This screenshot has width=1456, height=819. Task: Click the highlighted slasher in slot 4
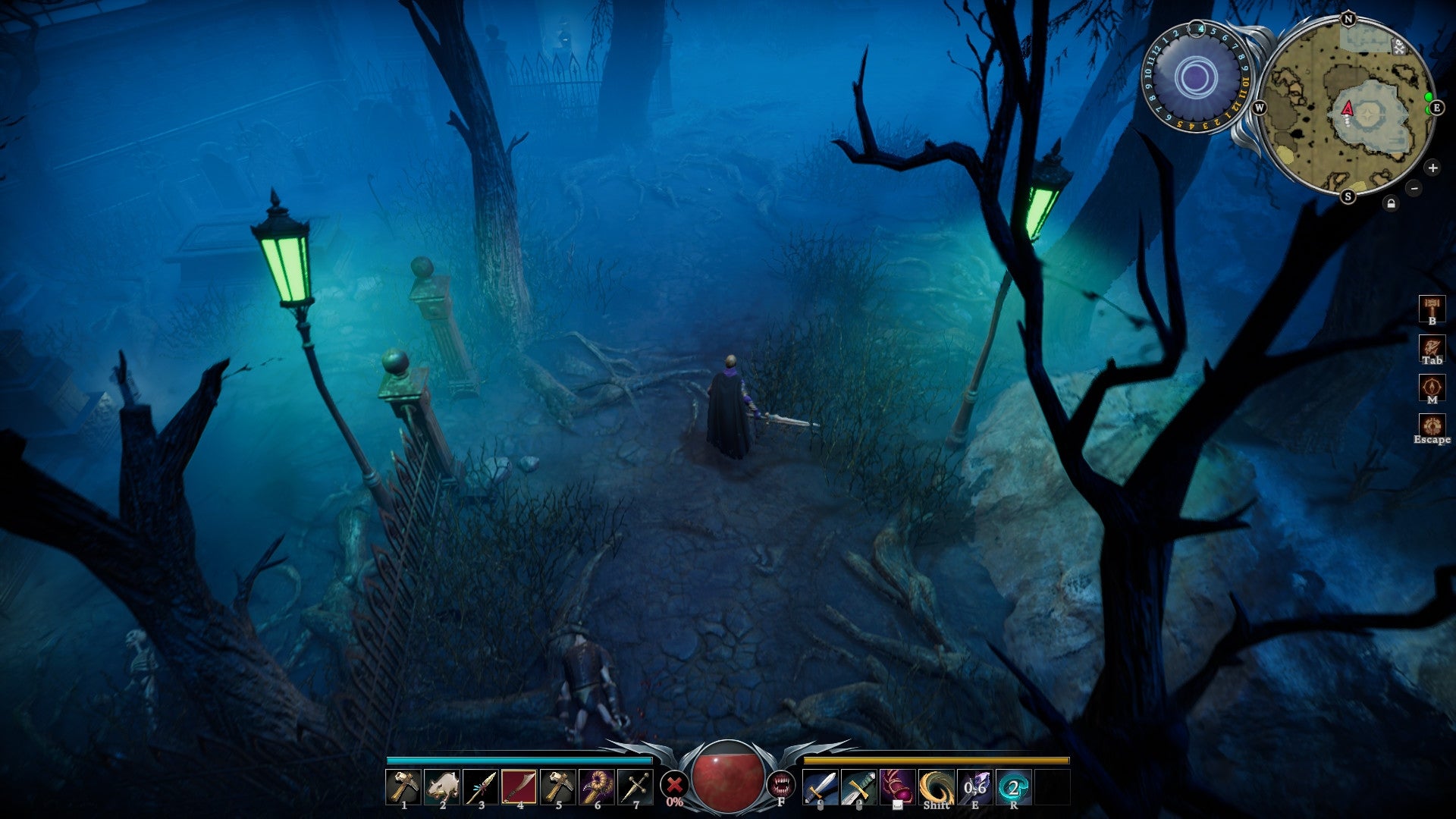(519, 785)
